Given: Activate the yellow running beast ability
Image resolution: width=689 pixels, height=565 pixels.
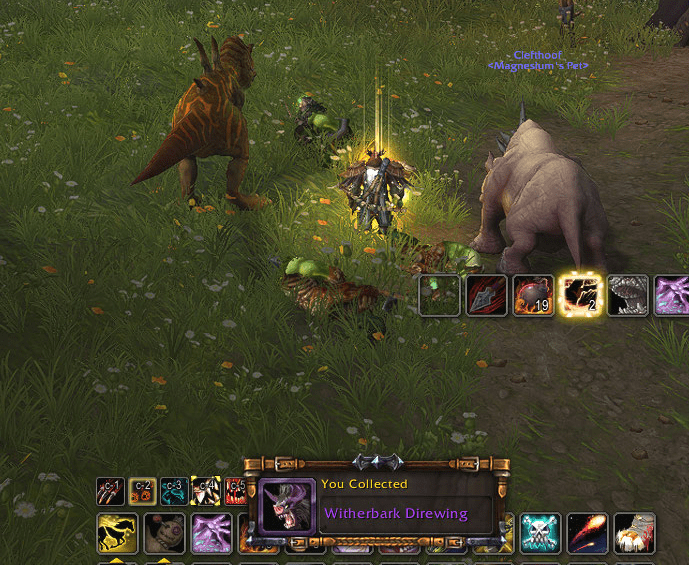Looking at the screenshot, I should click(x=117, y=533).
